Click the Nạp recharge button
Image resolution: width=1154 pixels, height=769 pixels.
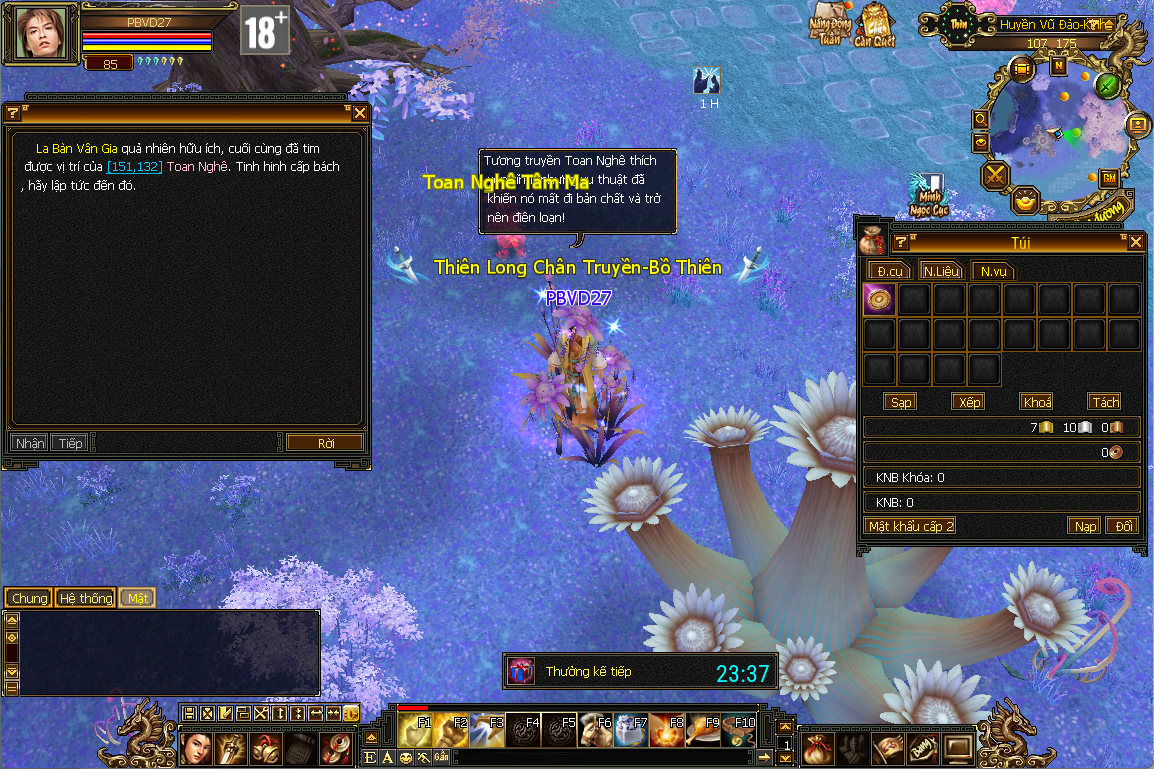(x=1084, y=526)
